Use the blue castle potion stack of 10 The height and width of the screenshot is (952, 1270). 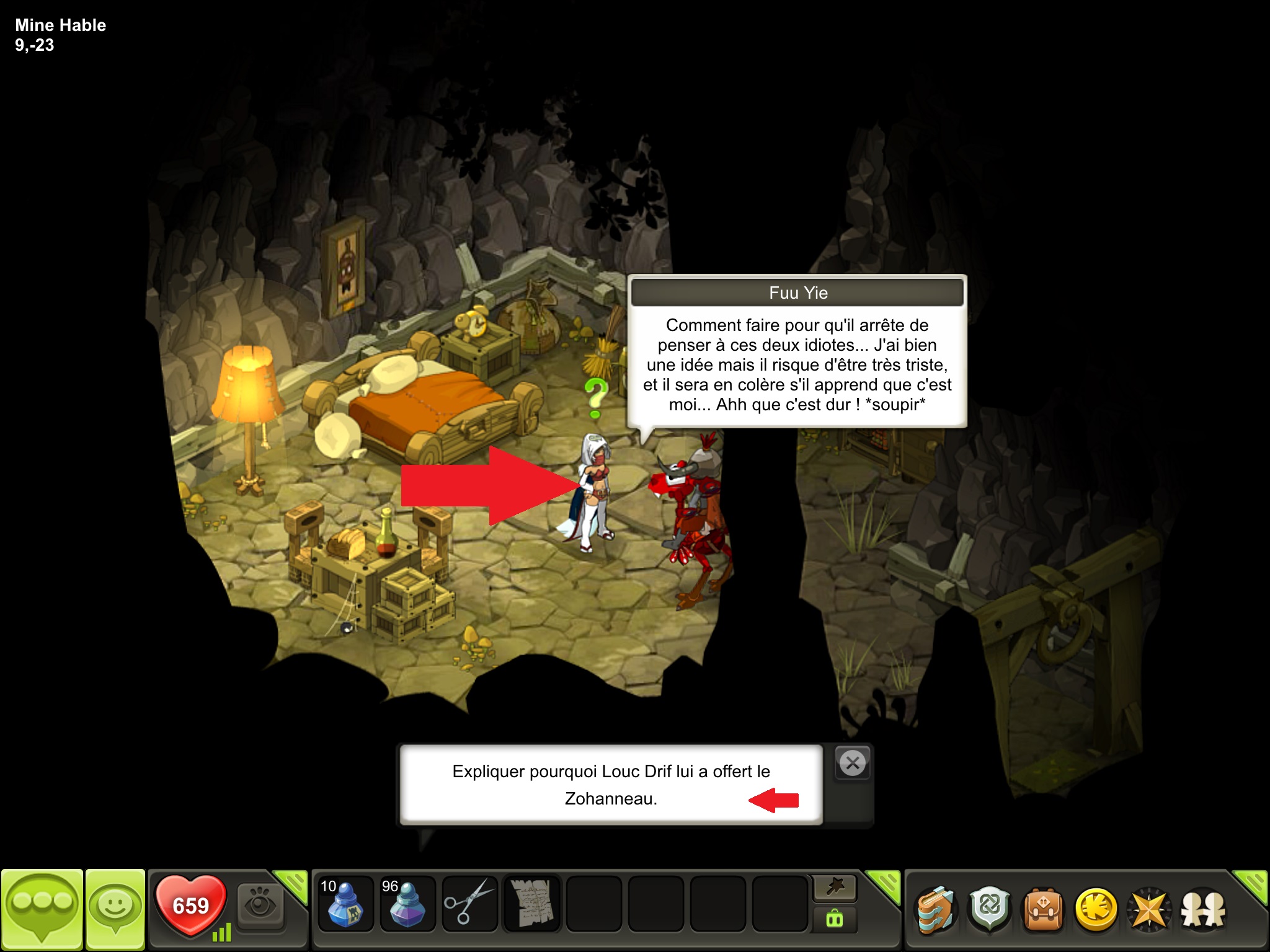click(x=345, y=903)
